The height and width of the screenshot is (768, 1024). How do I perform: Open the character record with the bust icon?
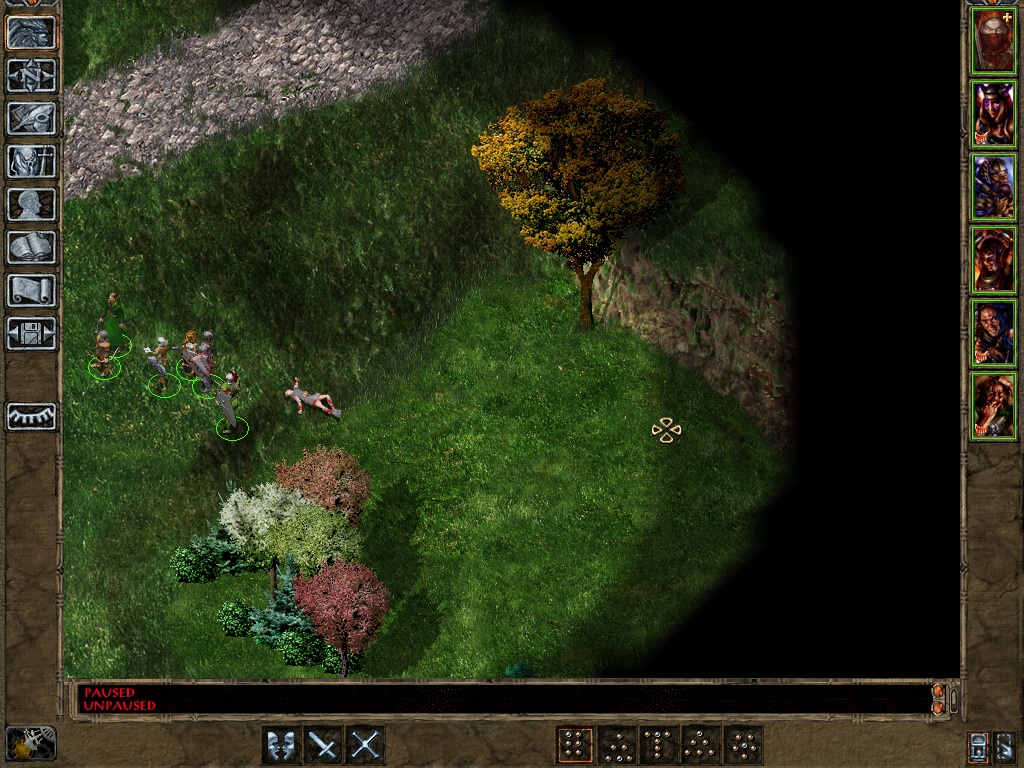click(x=32, y=204)
